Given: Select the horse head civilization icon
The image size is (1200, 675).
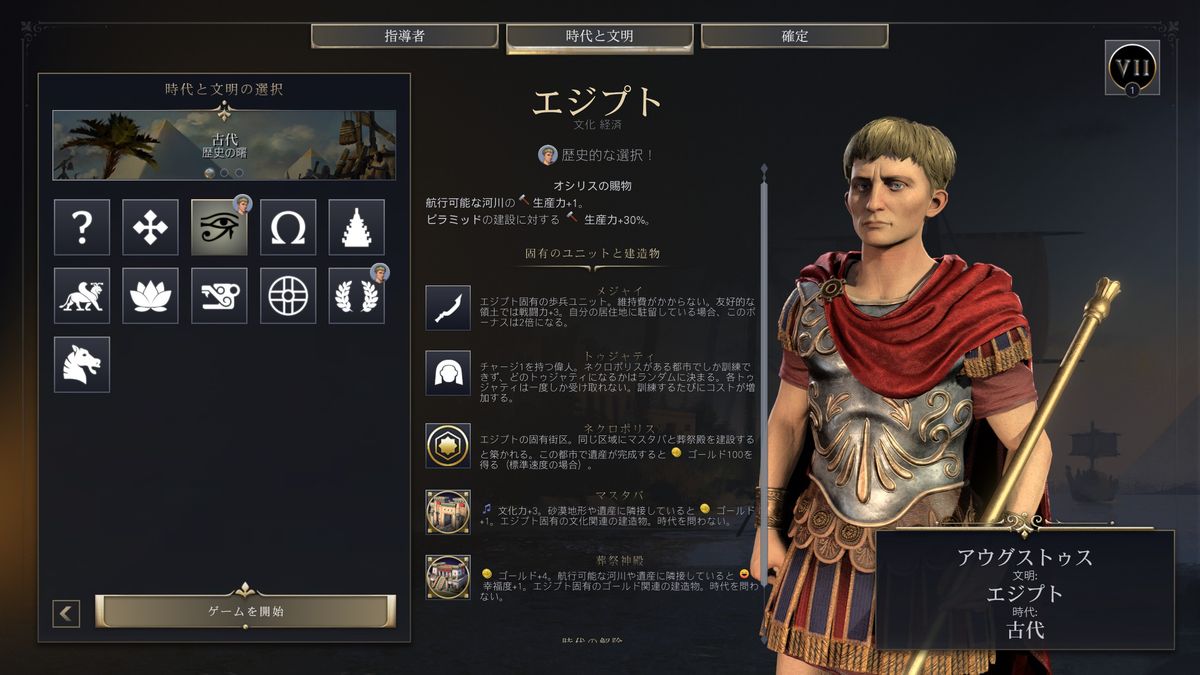Looking at the screenshot, I should [82, 364].
